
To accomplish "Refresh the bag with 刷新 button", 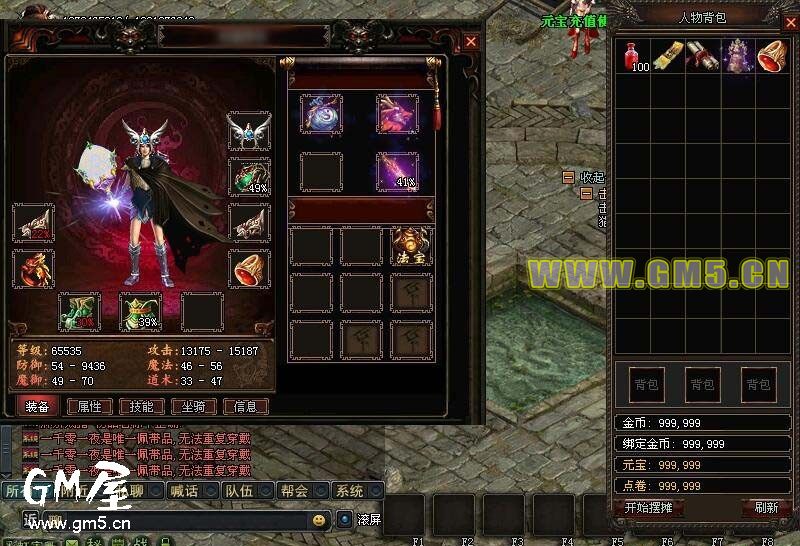I will [x=766, y=507].
